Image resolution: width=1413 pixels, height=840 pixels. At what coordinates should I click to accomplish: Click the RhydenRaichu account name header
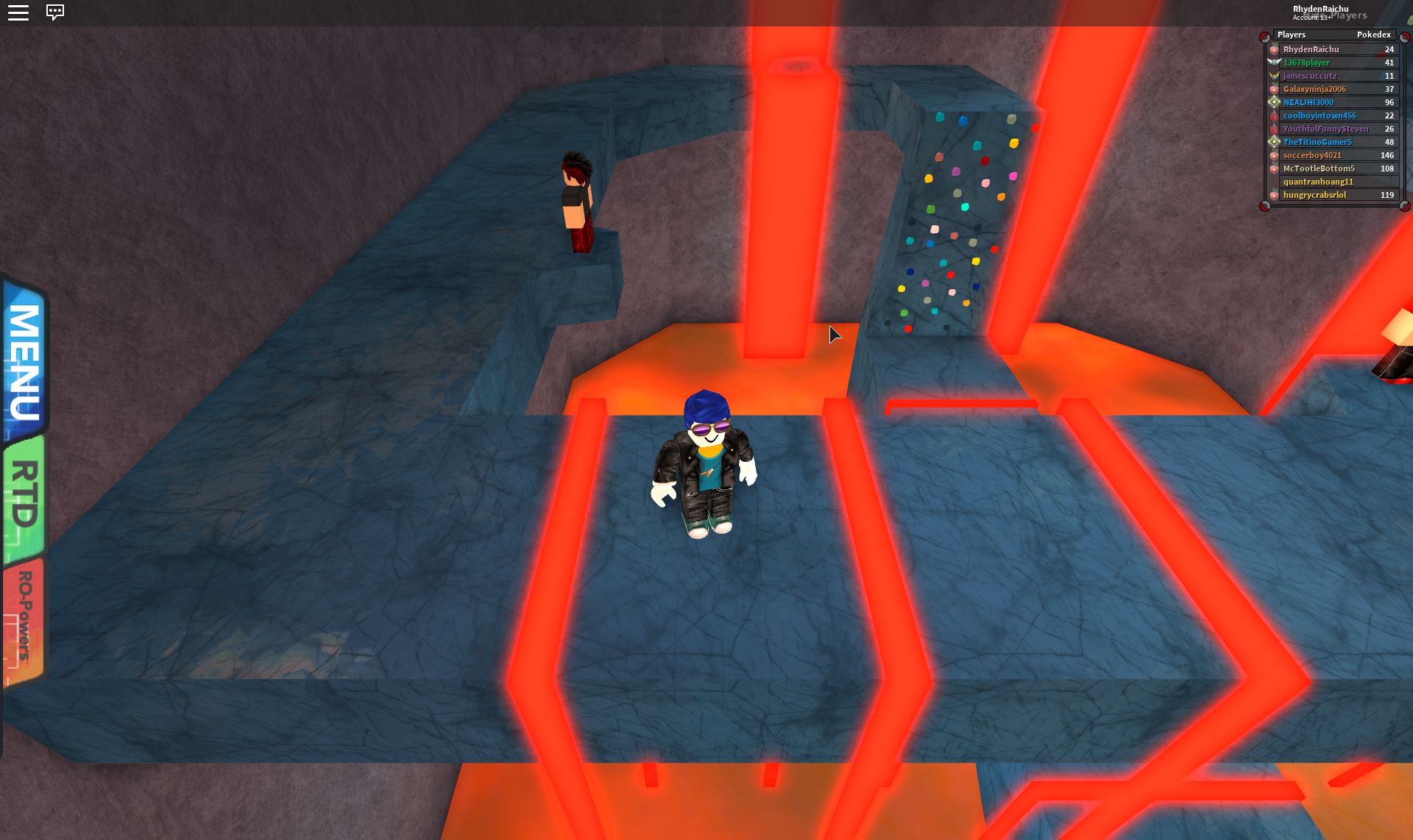coord(1320,10)
